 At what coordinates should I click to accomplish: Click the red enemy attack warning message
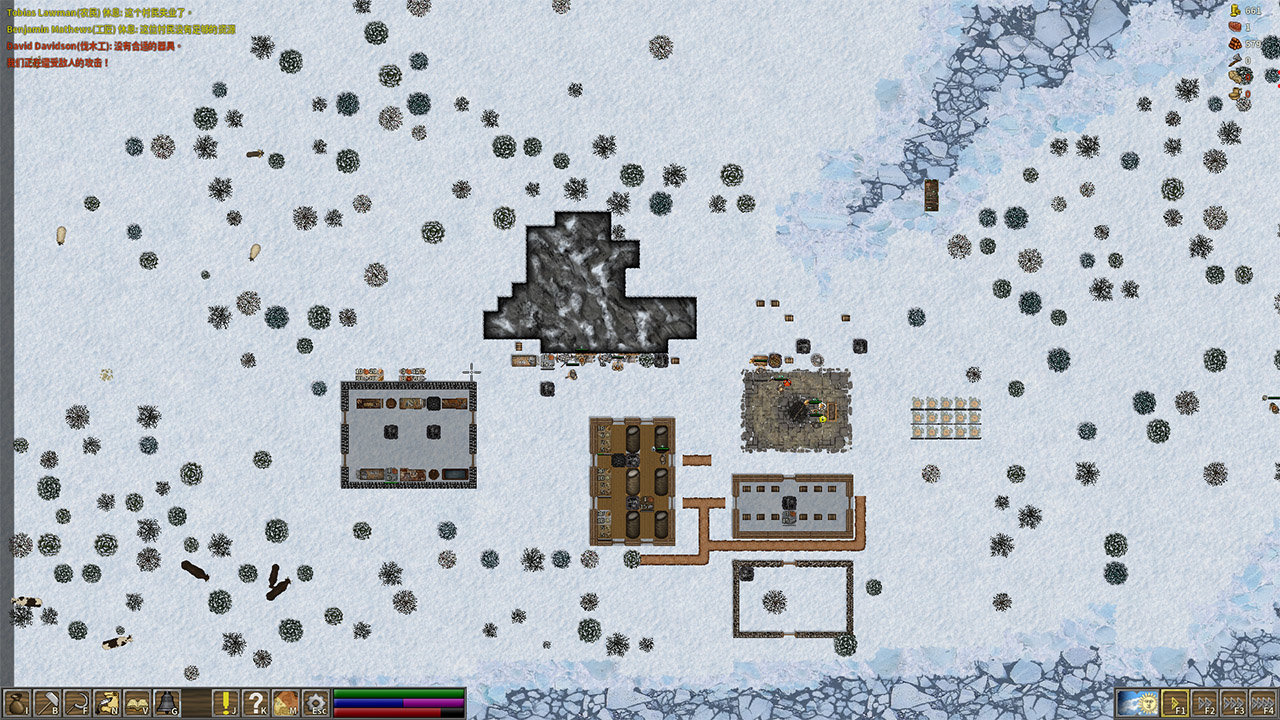tap(58, 63)
